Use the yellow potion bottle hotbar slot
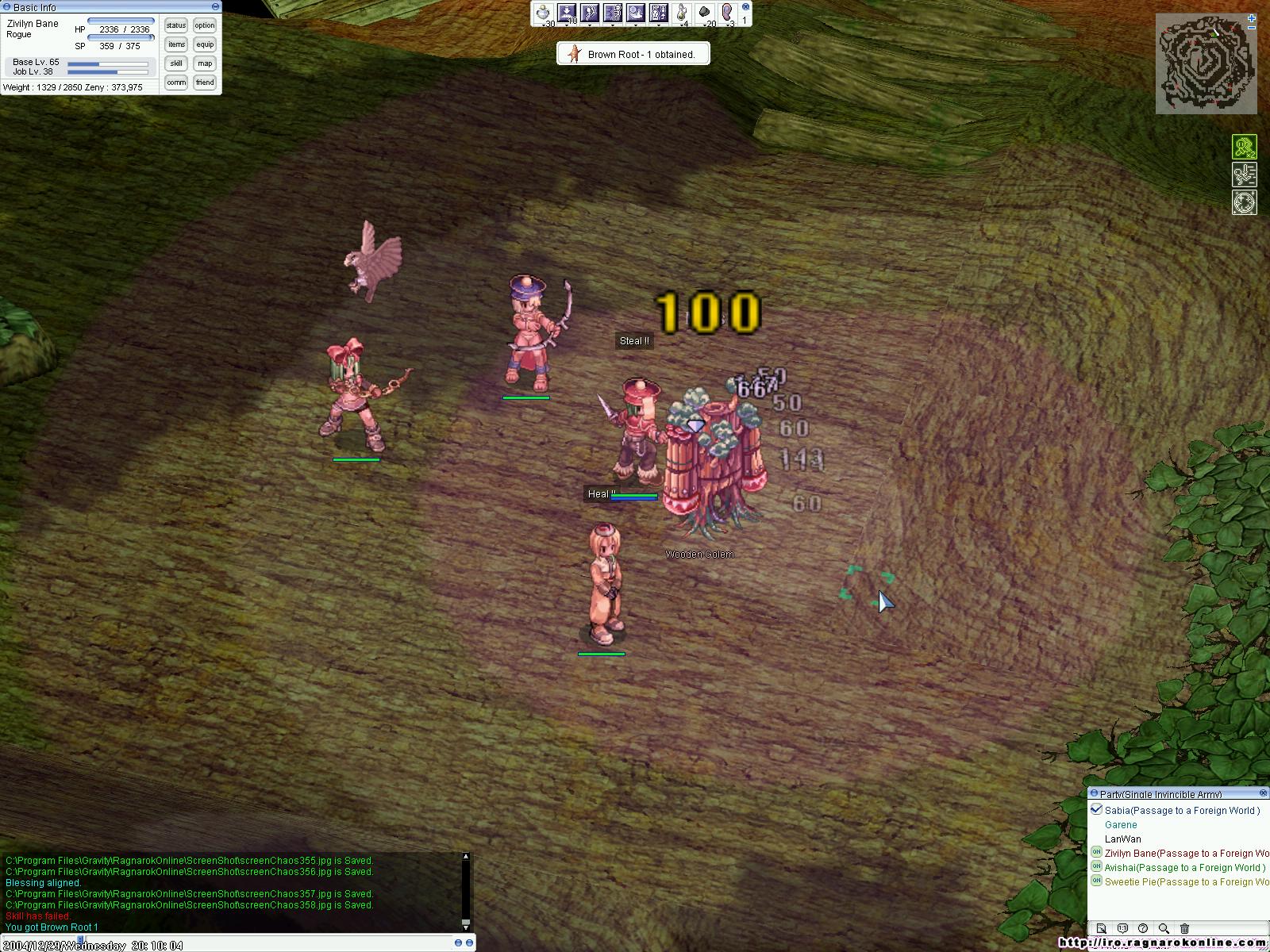The width and height of the screenshot is (1270, 952). [682, 13]
